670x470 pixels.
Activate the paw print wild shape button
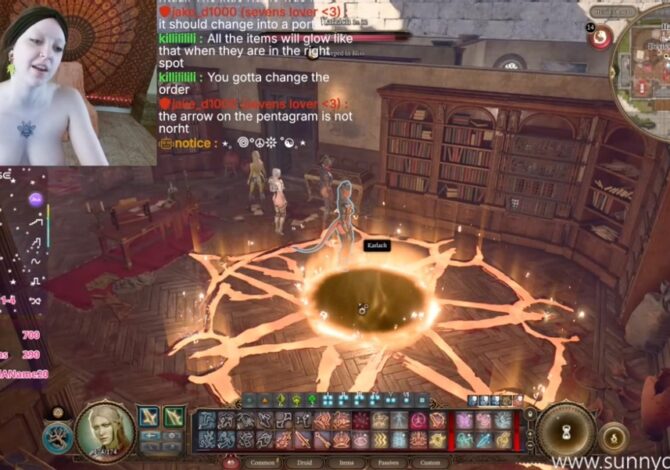(59, 437)
